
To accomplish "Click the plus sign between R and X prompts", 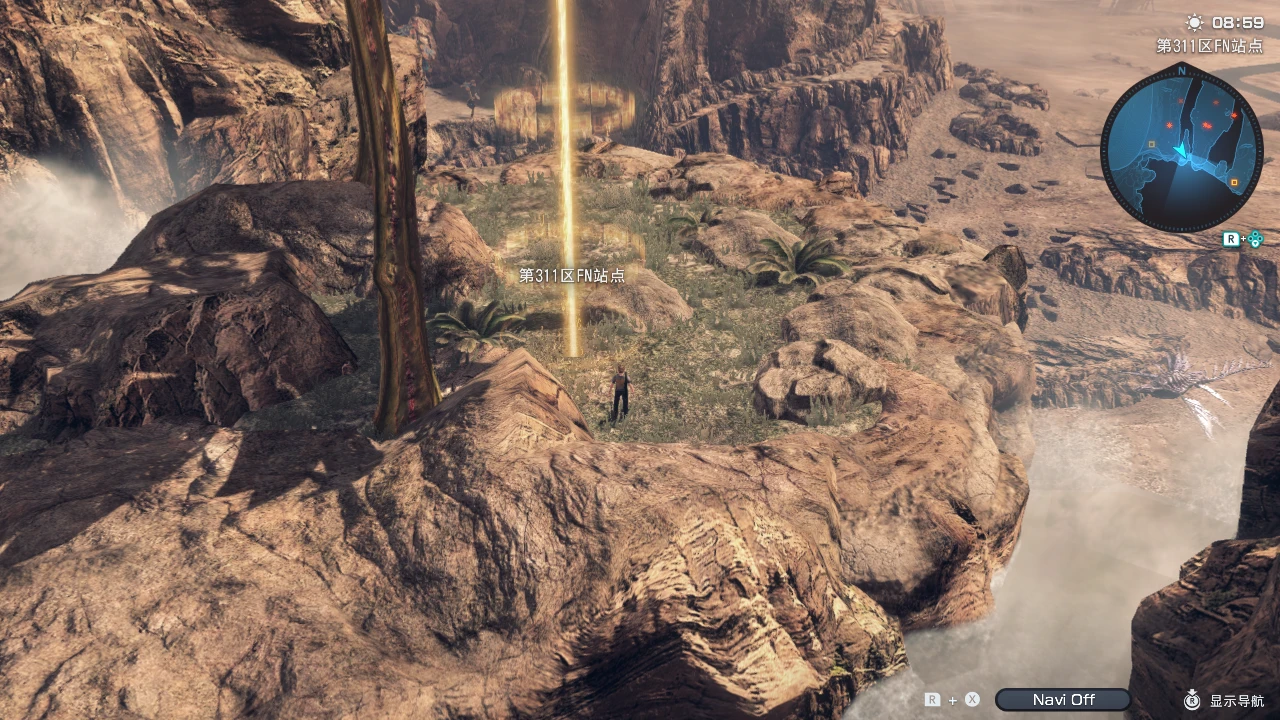I will [x=953, y=699].
